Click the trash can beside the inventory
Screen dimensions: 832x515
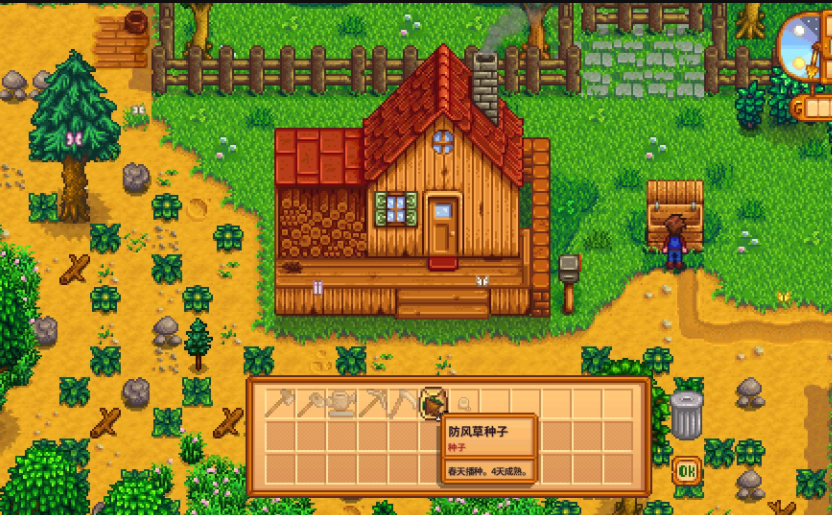coord(686,414)
